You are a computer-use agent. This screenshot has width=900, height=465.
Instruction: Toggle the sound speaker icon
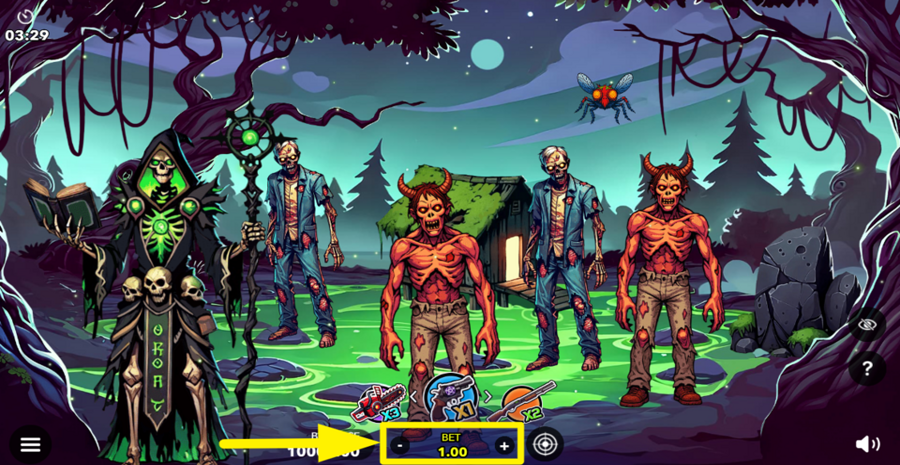[x=867, y=444]
